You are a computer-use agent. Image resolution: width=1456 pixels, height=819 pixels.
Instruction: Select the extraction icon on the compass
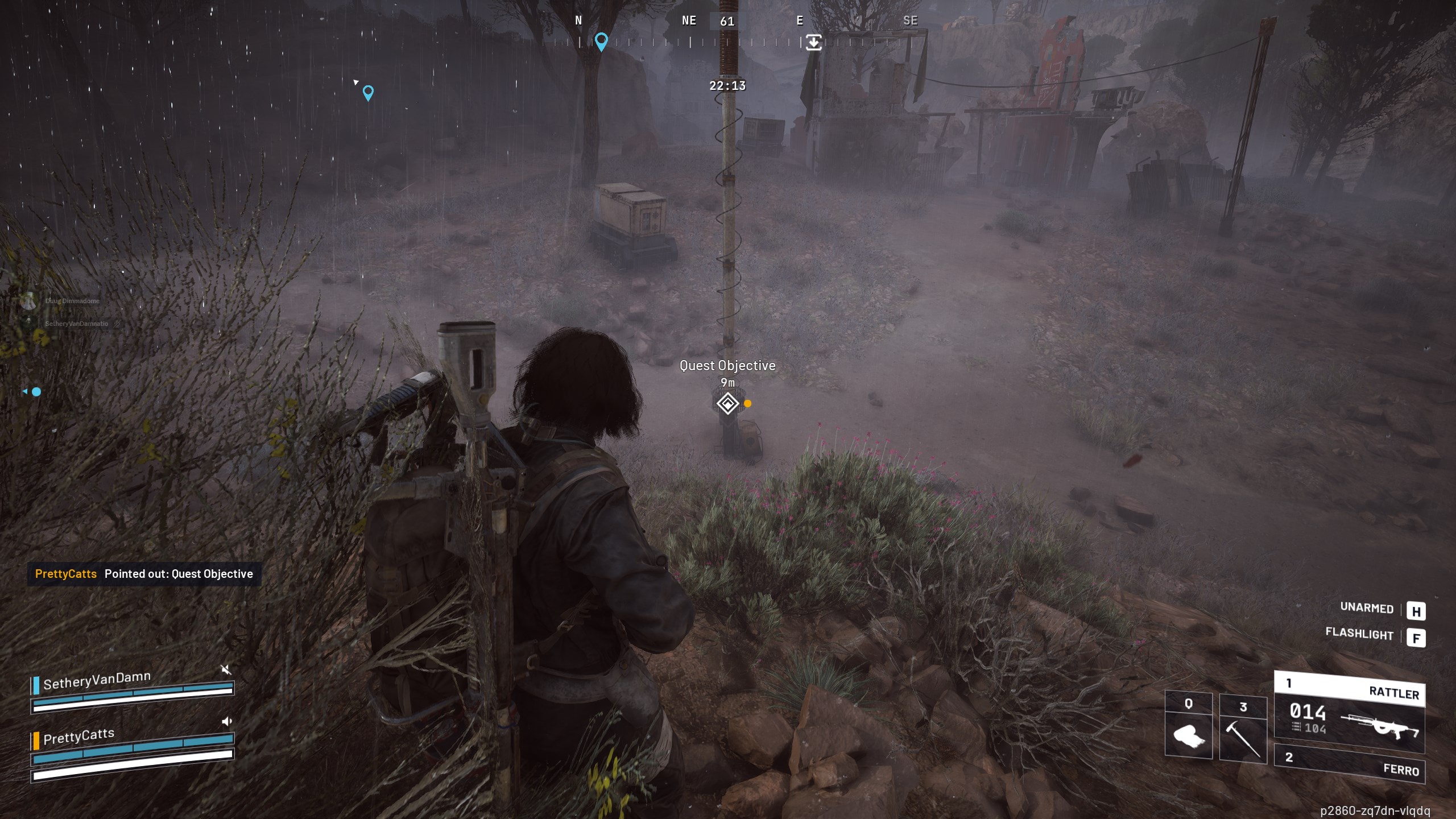tap(813, 42)
